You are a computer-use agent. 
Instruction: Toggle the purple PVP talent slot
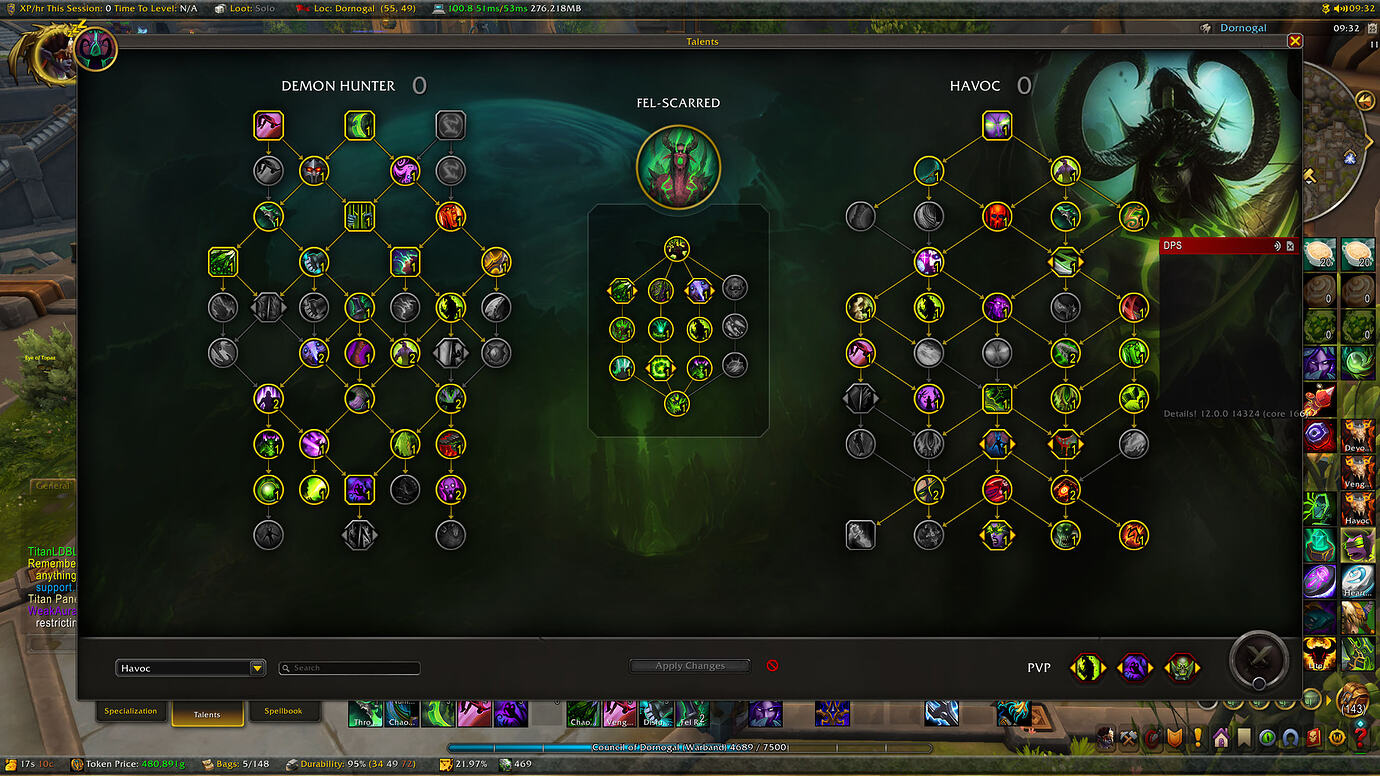[x=1134, y=667]
